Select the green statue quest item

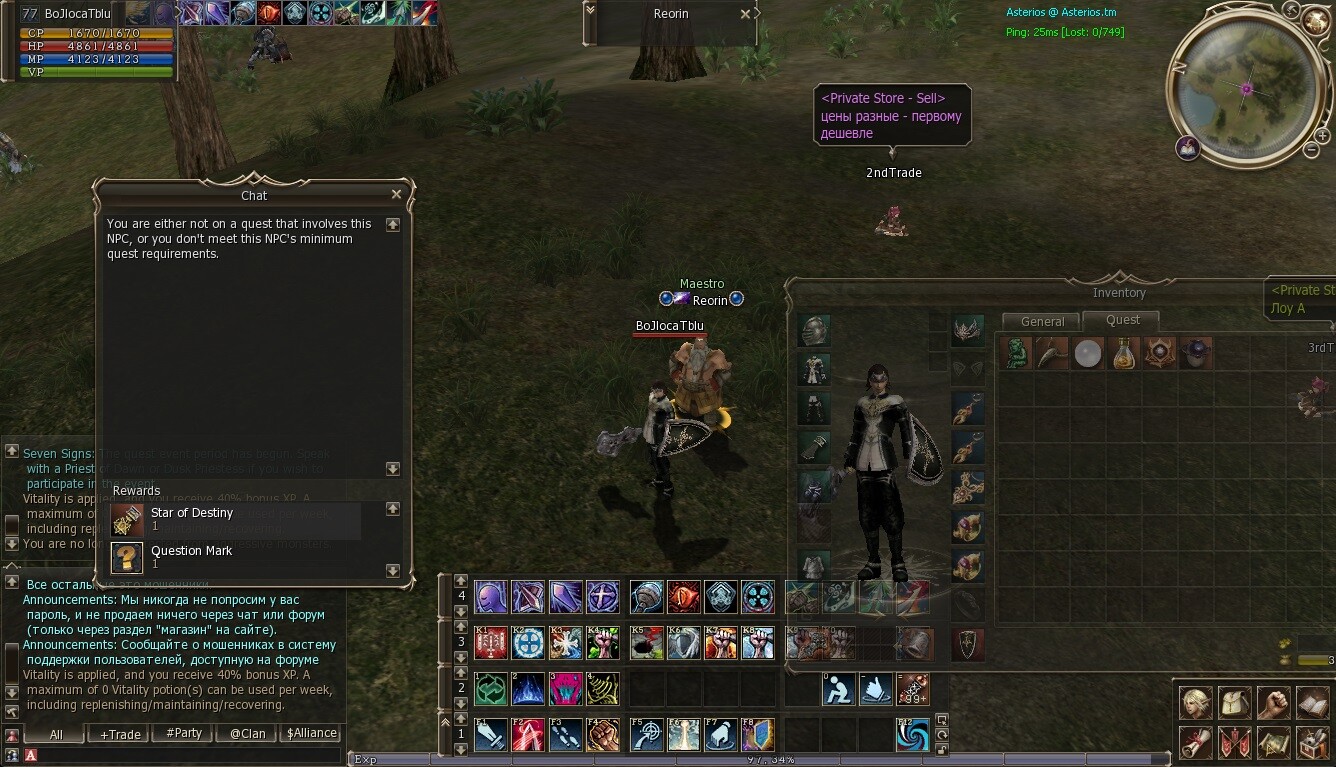pyautogui.click(x=1017, y=353)
